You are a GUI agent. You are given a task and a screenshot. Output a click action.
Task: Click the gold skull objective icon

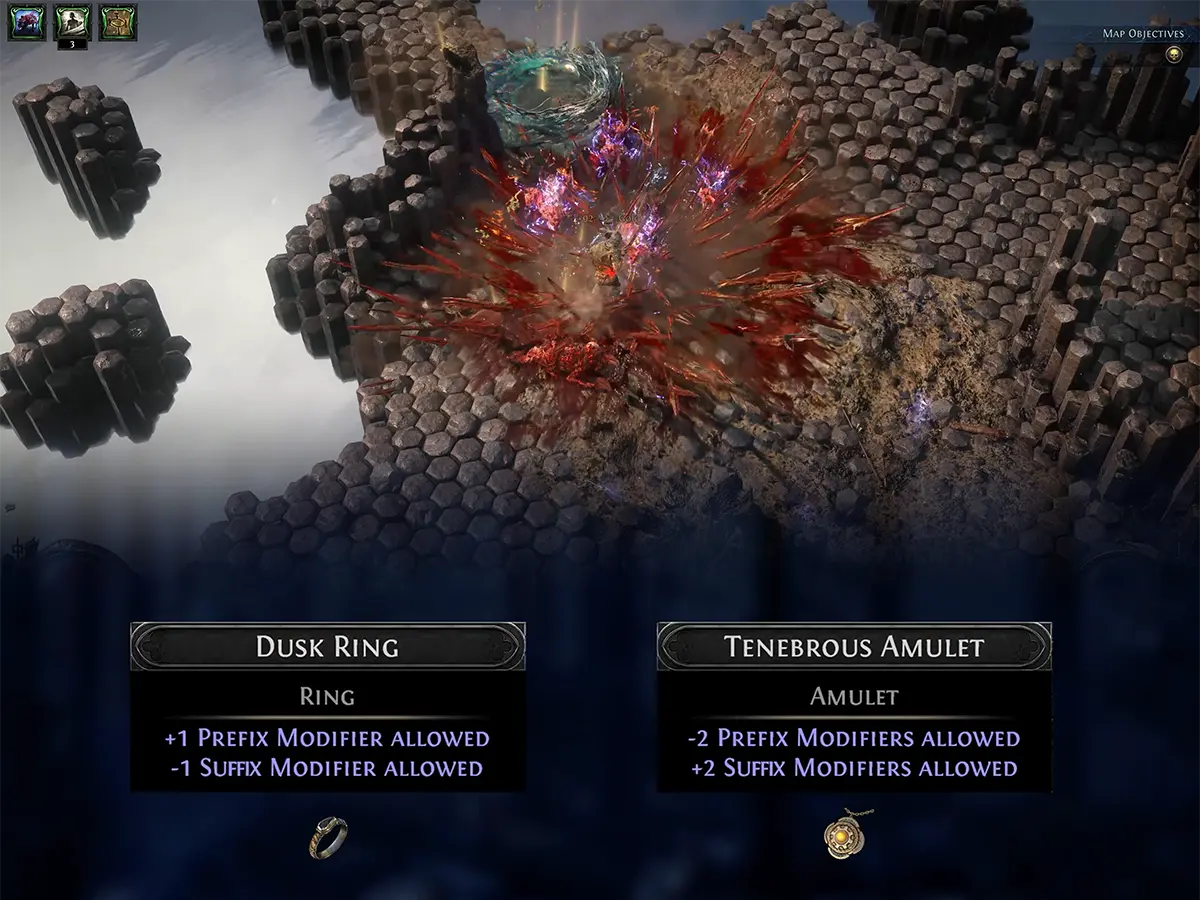coord(1174,53)
